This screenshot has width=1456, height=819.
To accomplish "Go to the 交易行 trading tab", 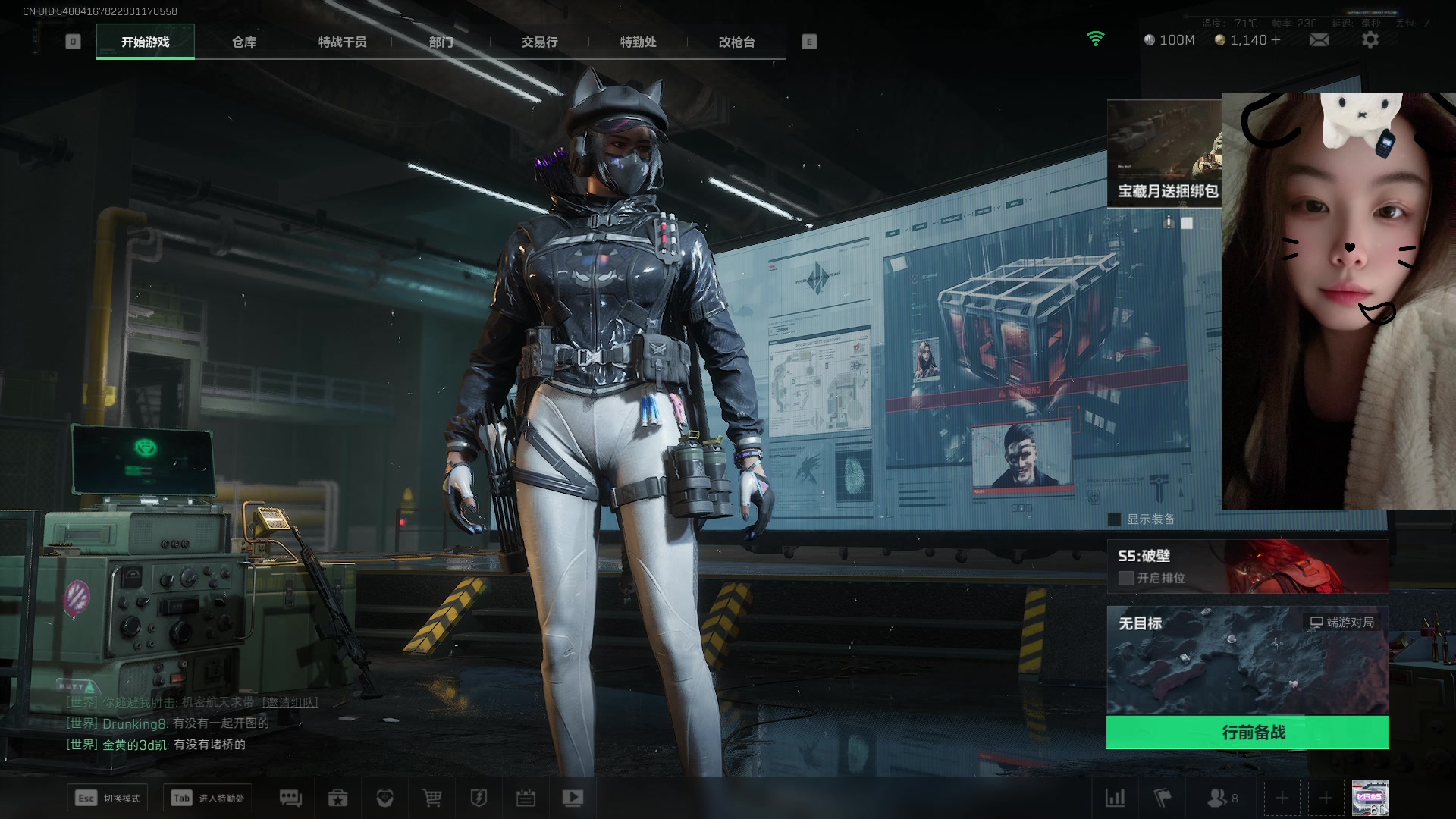I will [539, 42].
